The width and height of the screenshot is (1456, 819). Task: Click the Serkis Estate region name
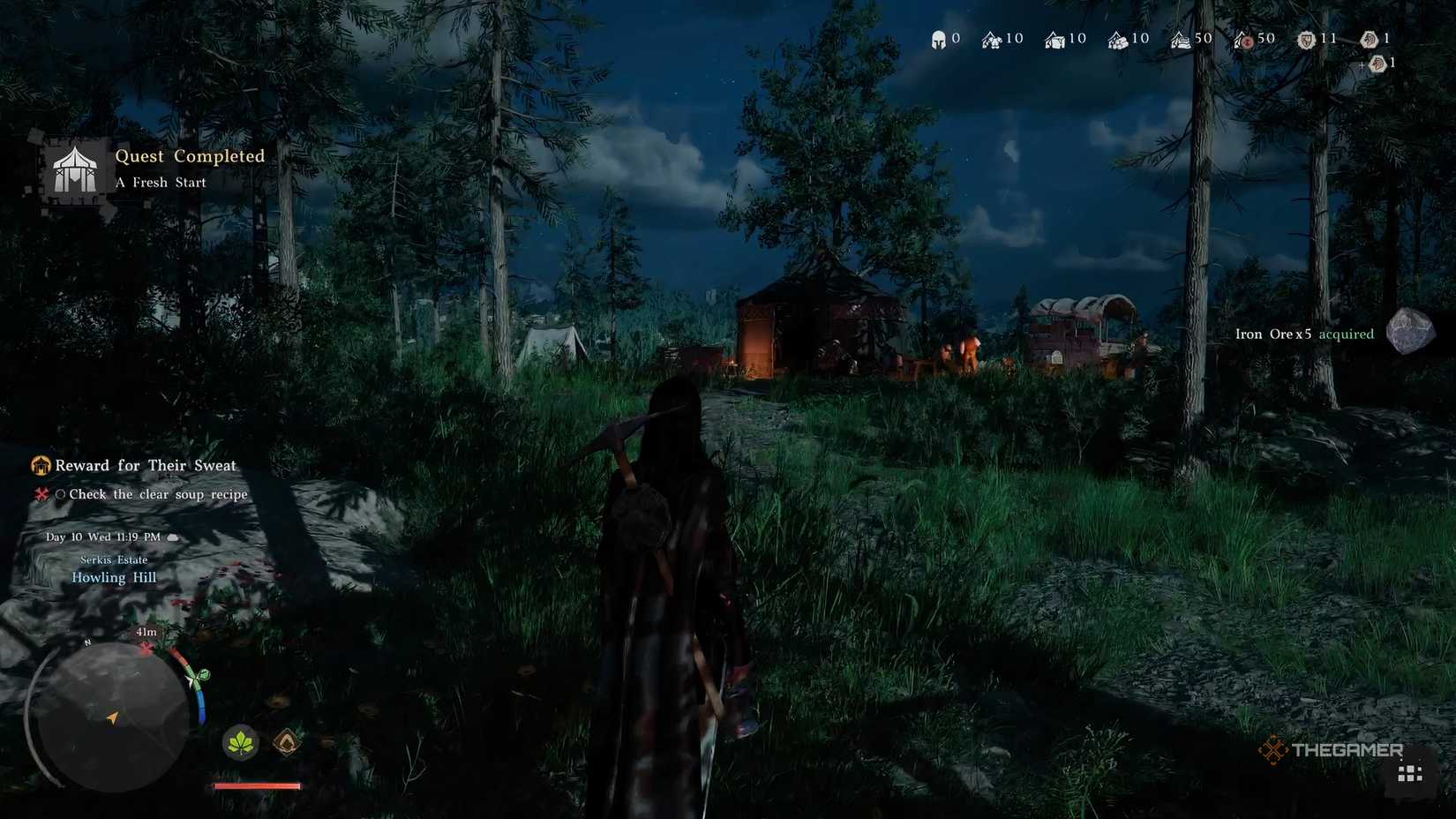112,560
